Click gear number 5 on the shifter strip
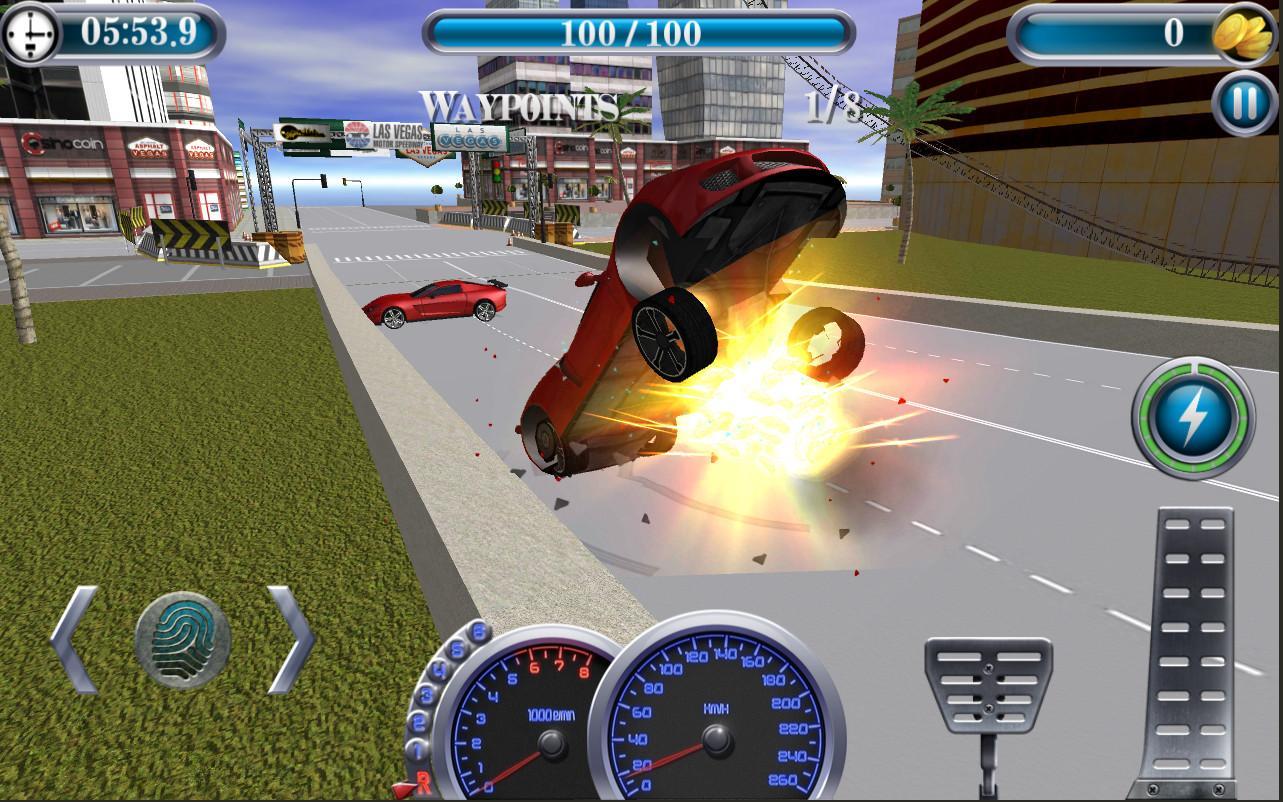The image size is (1283, 802). click(x=456, y=648)
